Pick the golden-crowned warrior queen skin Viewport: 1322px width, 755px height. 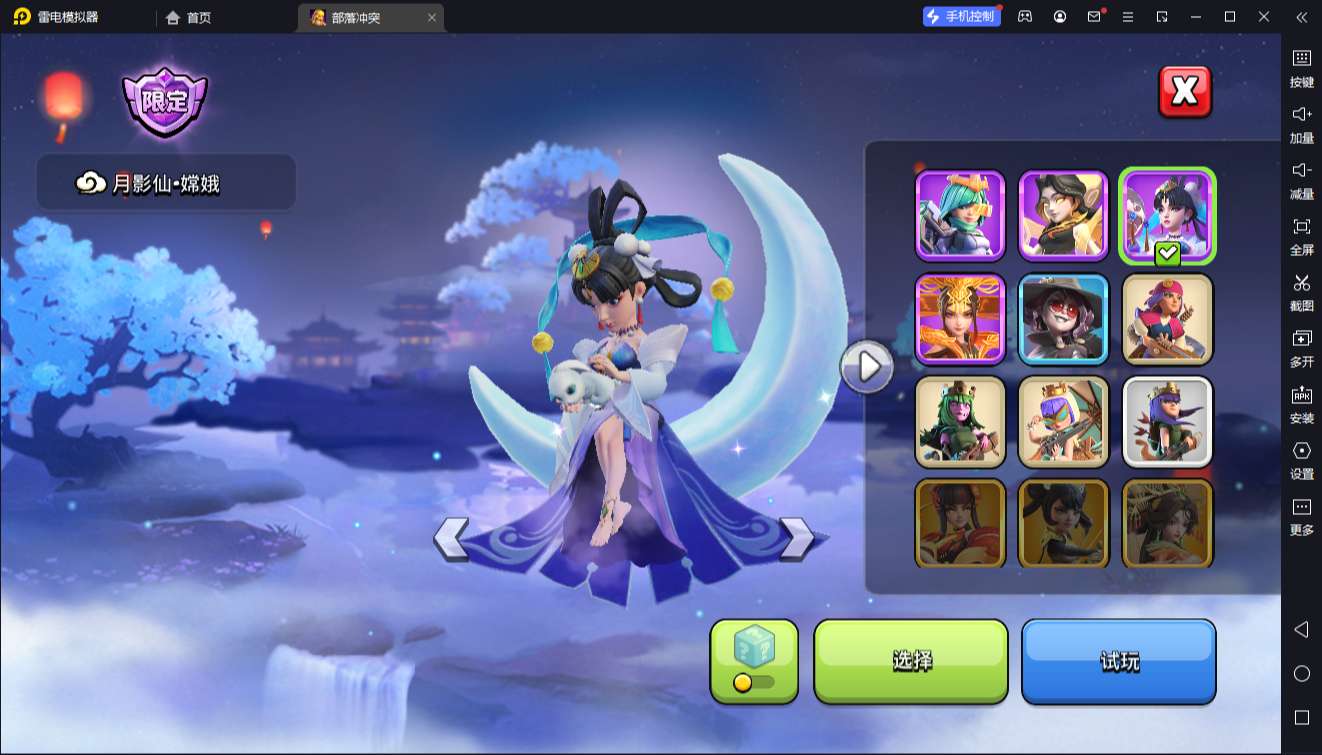coord(960,319)
